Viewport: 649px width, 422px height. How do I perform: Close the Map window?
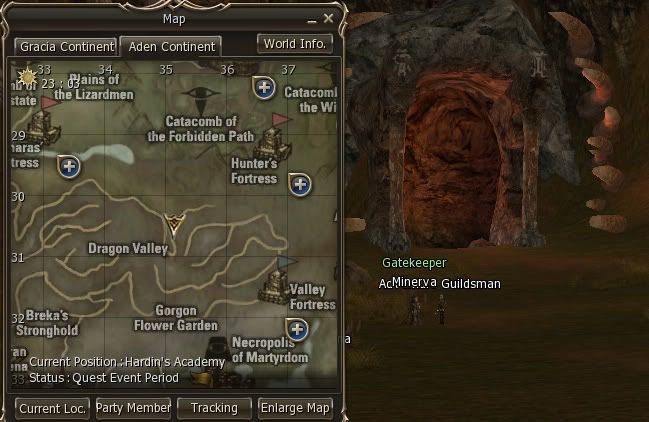point(328,18)
